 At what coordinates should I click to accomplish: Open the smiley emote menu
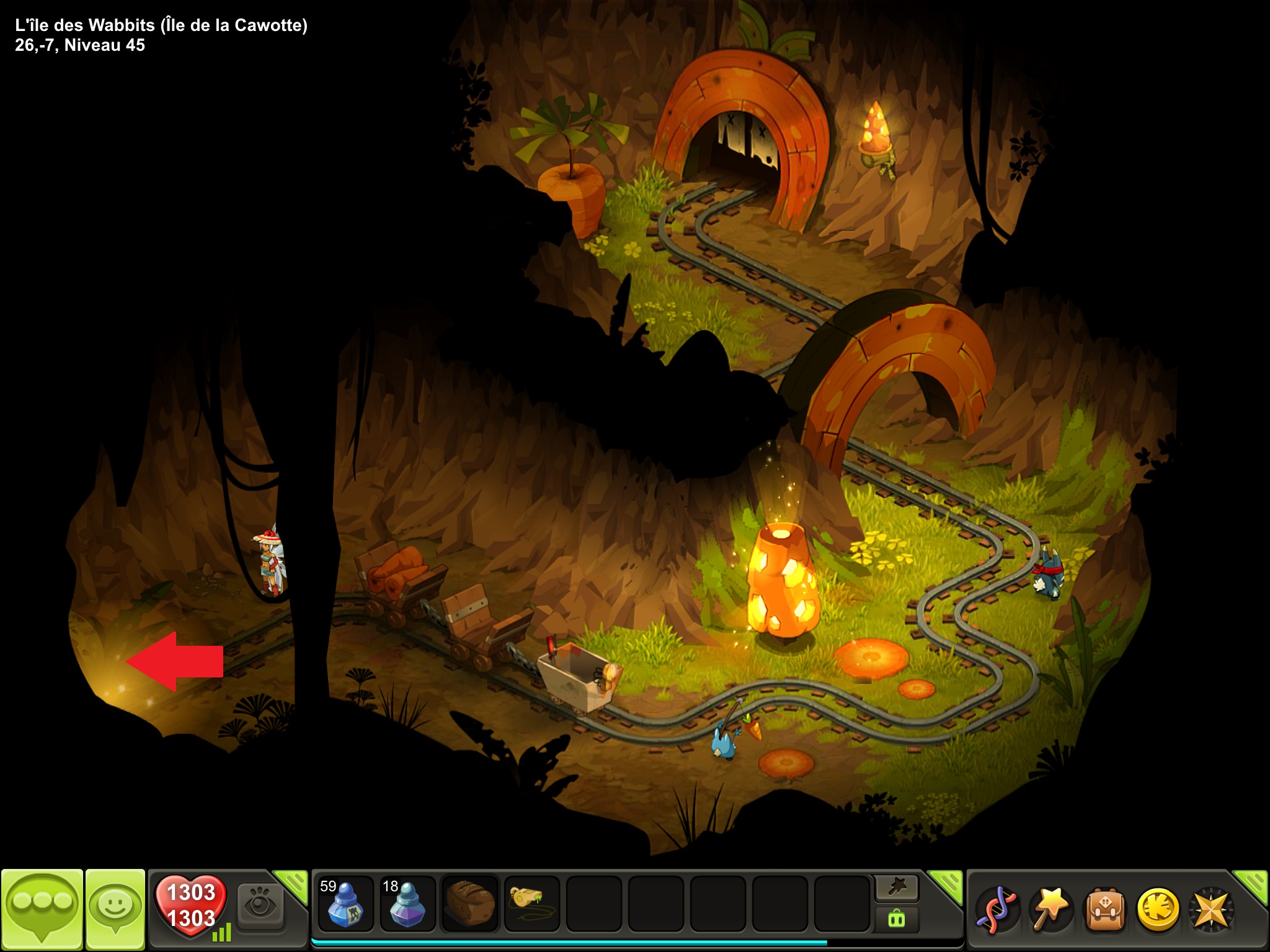pyautogui.click(x=115, y=907)
